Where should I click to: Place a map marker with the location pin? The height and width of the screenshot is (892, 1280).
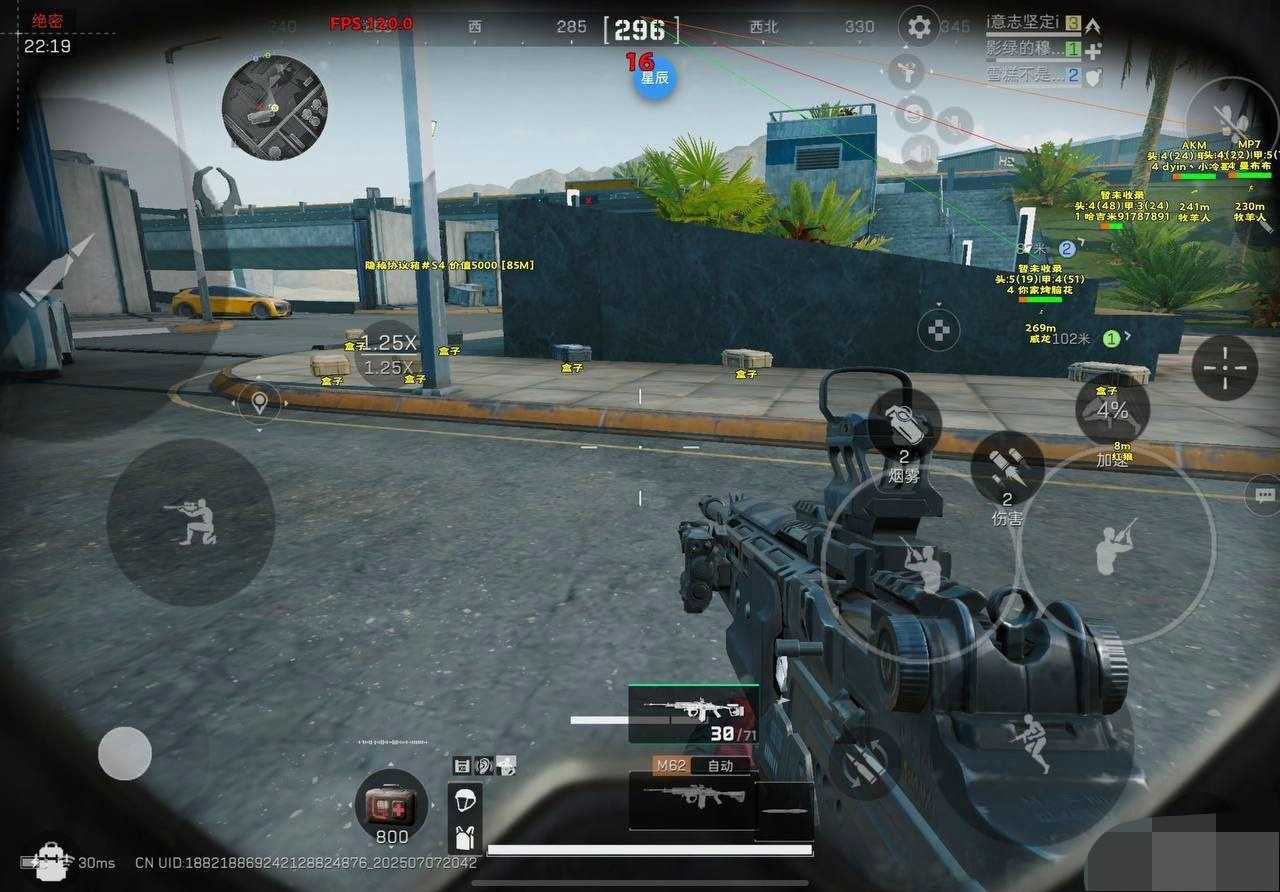click(x=260, y=403)
